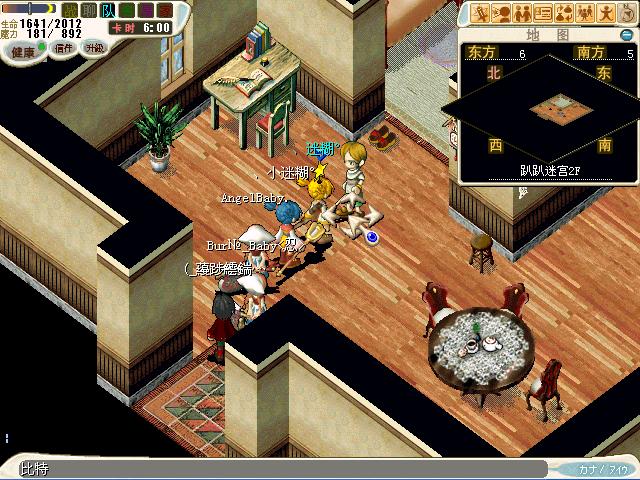
Task: Click the dancing figure action icon
Action: point(606,13)
